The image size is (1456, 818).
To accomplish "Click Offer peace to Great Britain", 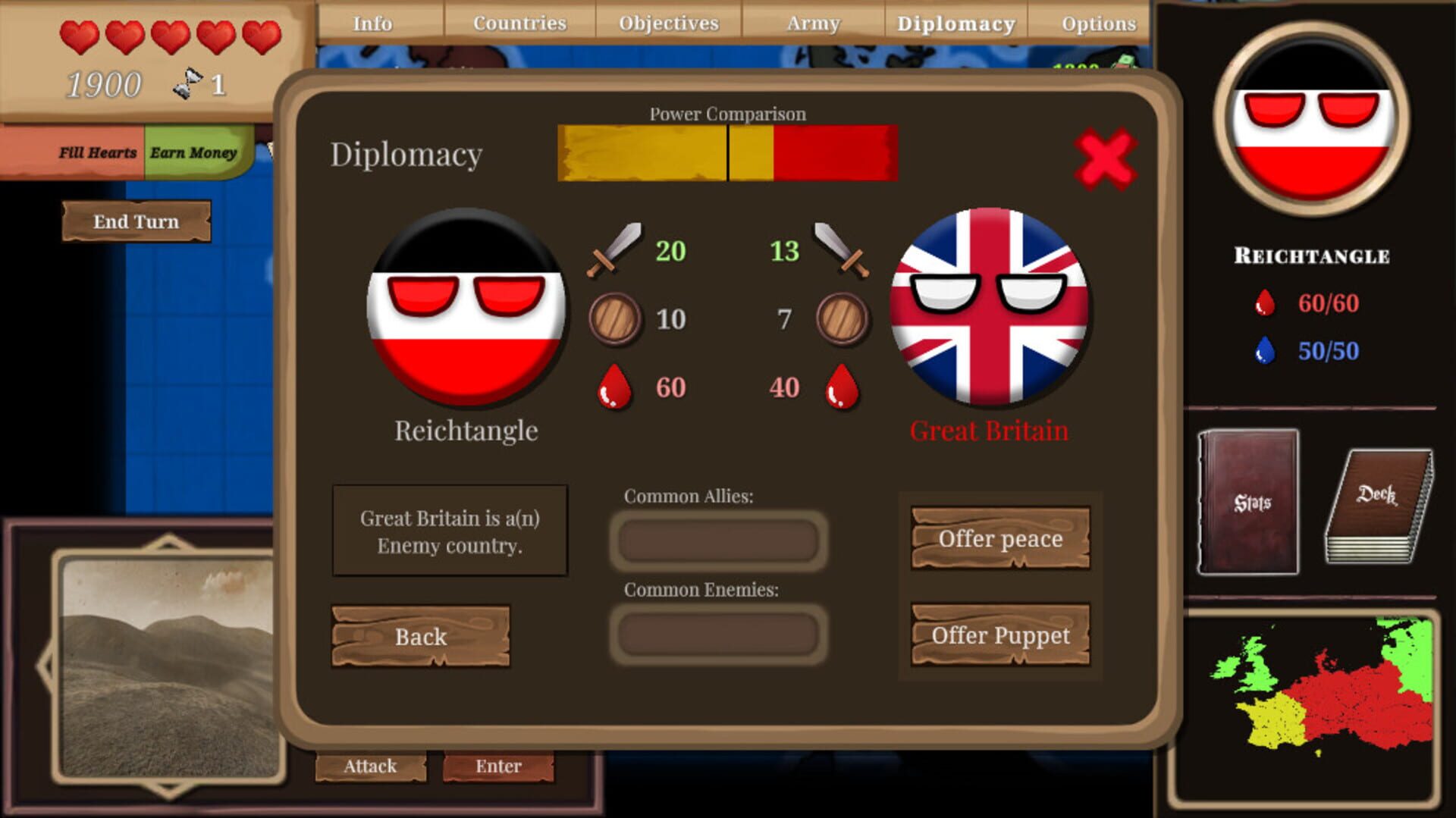I will 999,539.
